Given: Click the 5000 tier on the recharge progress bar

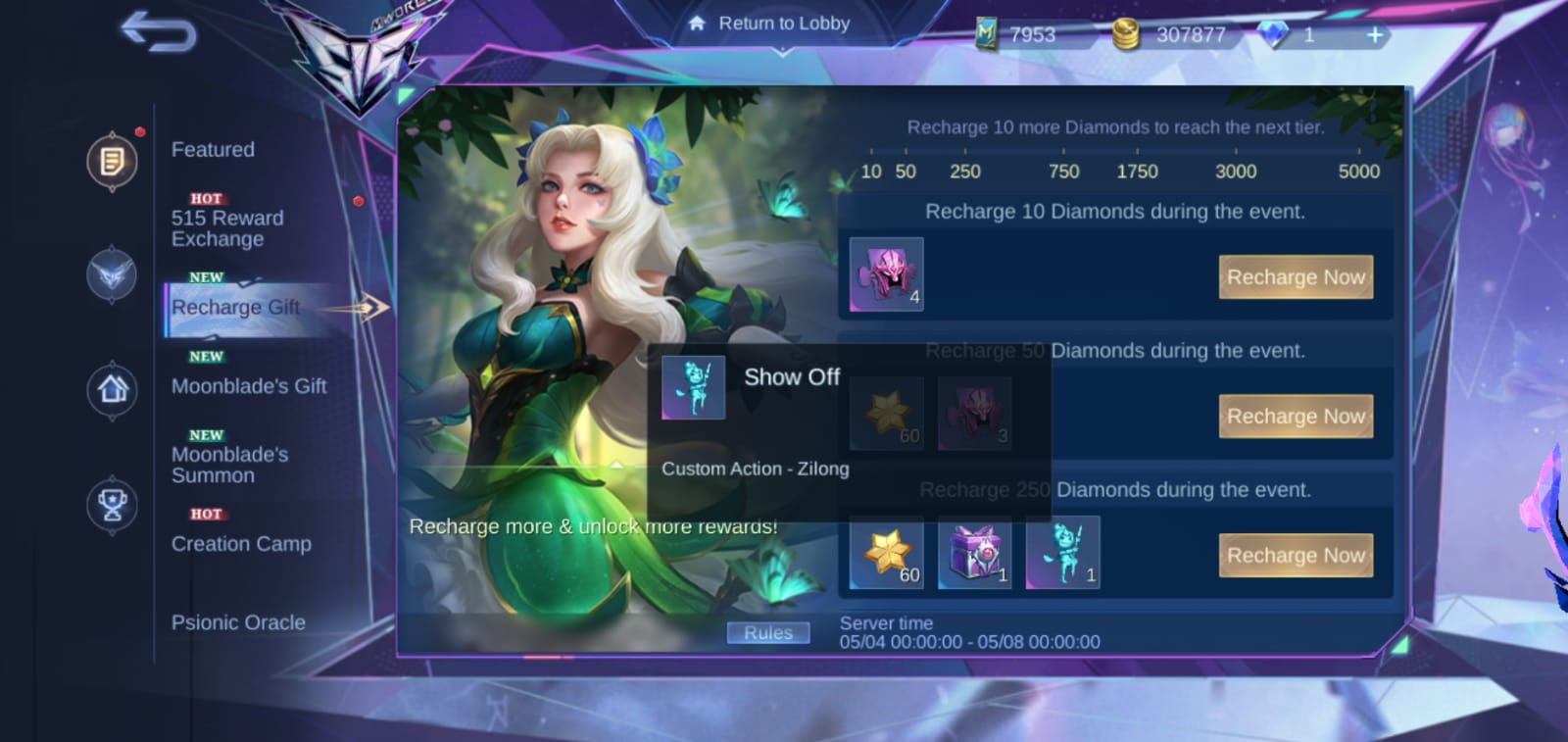Looking at the screenshot, I should 1358,171.
